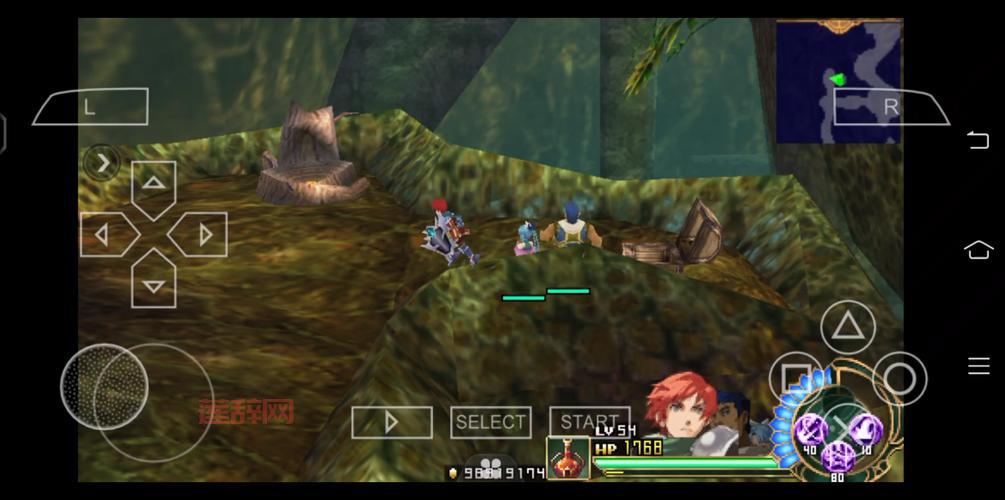This screenshot has height=500, width=1005.
Task: Select the red-haired hero portrait
Action: [x=678, y=407]
